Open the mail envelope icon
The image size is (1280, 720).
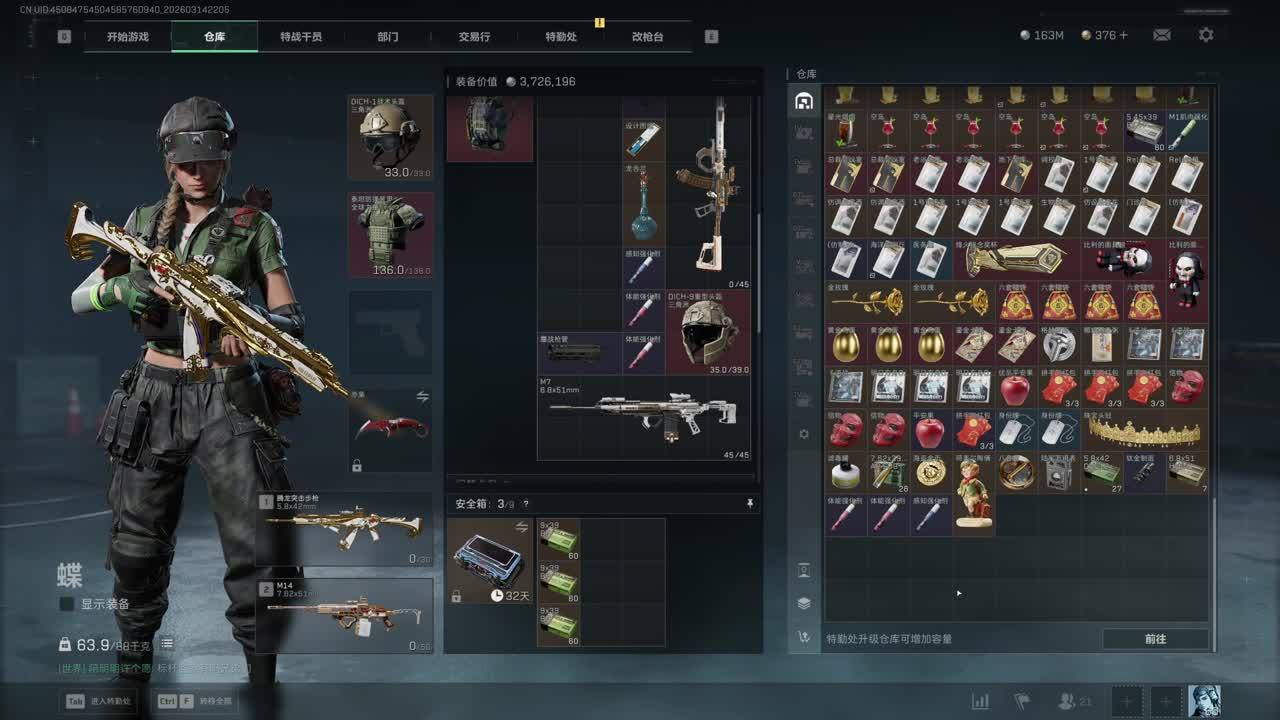(x=1161, y=35)
